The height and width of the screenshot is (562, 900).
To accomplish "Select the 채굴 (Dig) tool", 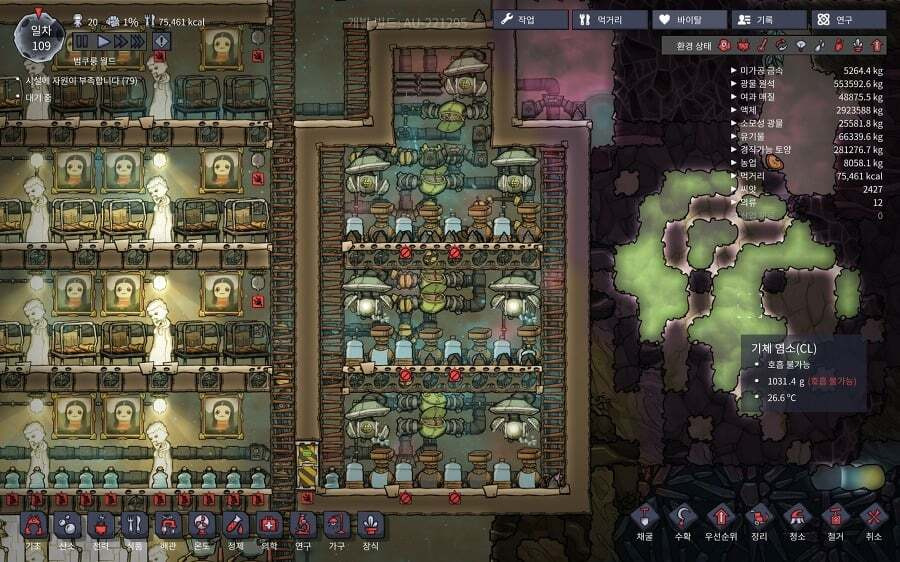I will (644, 522).
